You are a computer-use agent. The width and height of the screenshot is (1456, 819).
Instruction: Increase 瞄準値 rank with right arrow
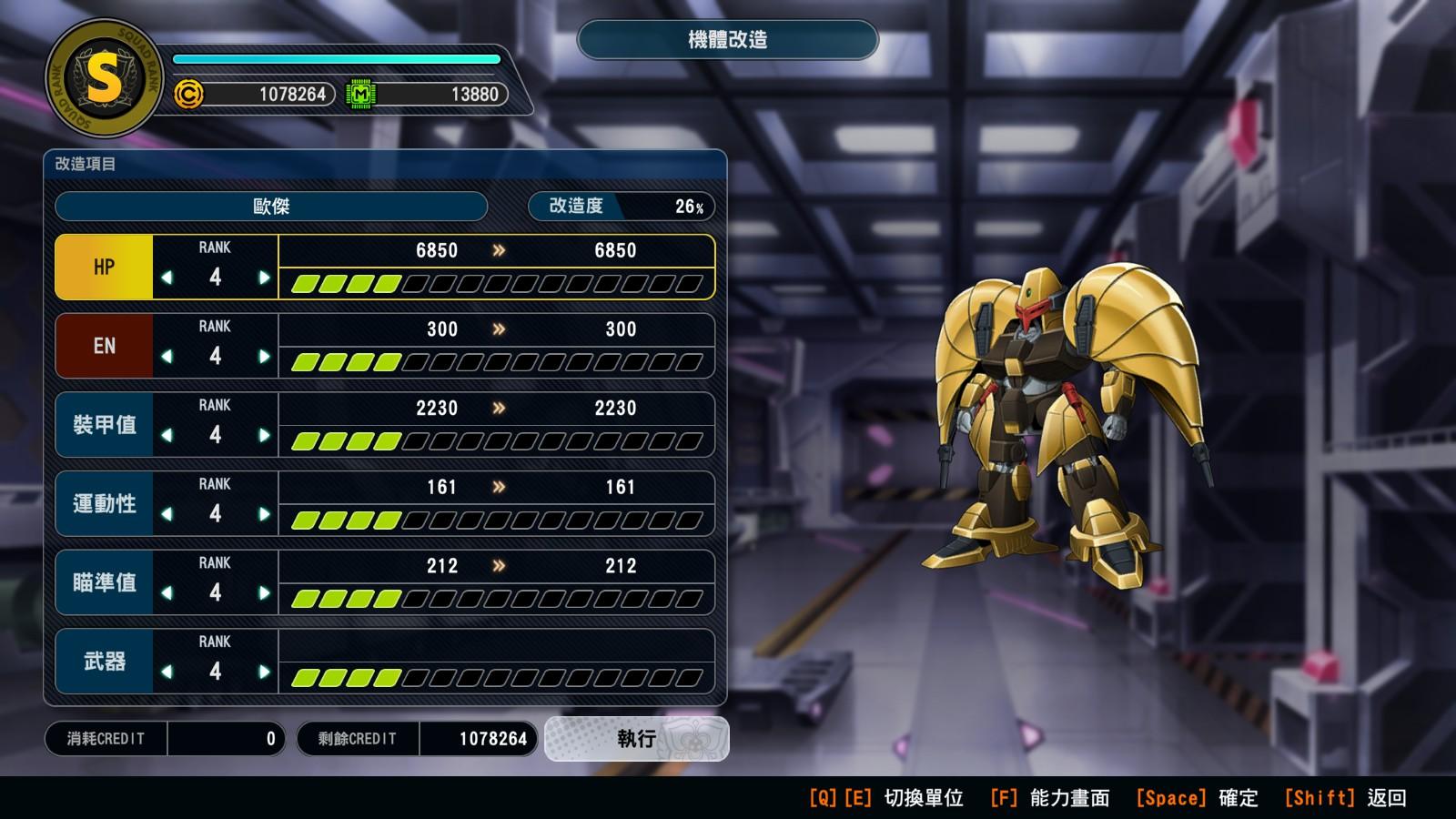pos(264,593)
